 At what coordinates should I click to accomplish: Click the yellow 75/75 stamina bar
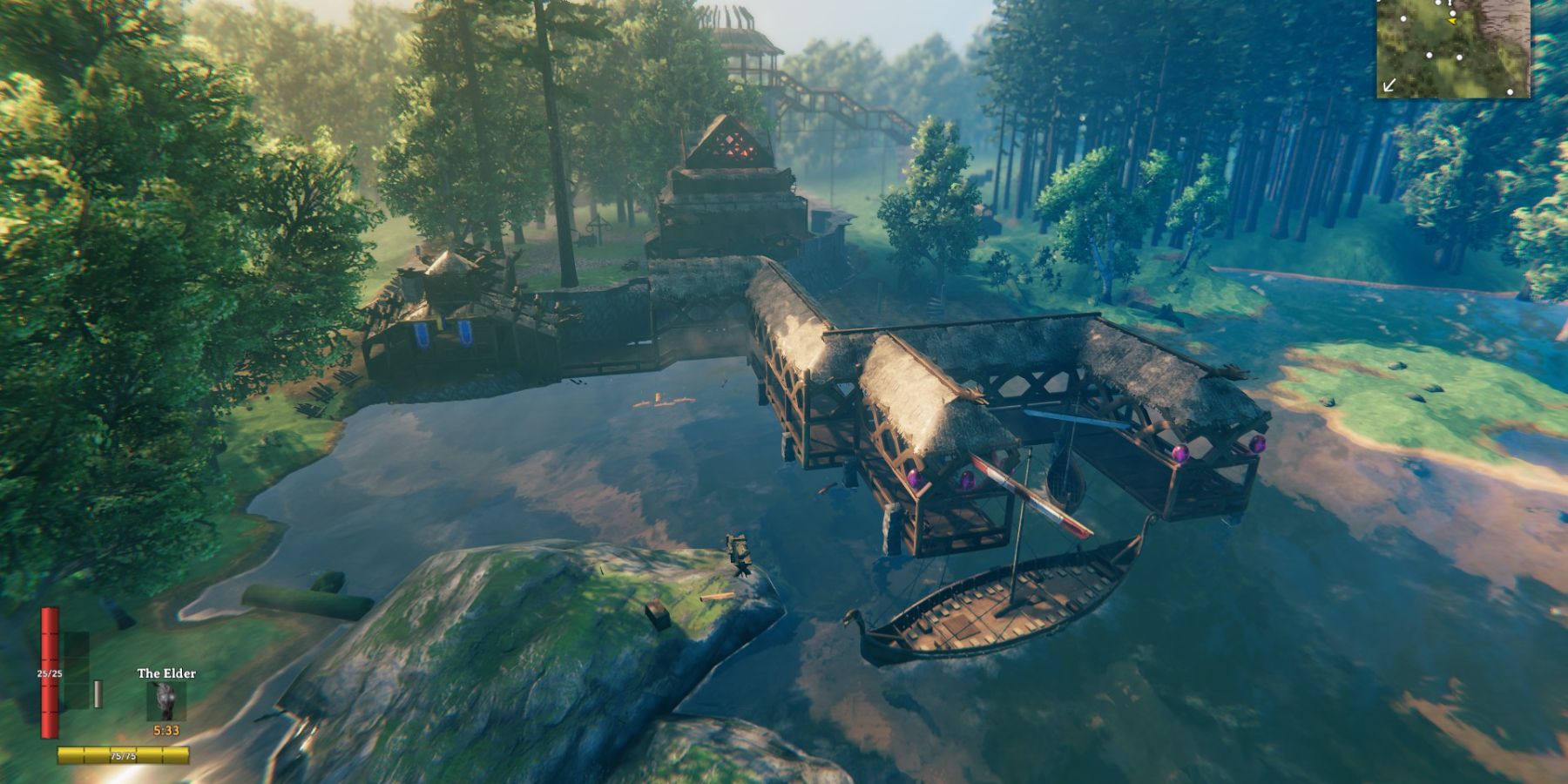(x=124, y=754)
